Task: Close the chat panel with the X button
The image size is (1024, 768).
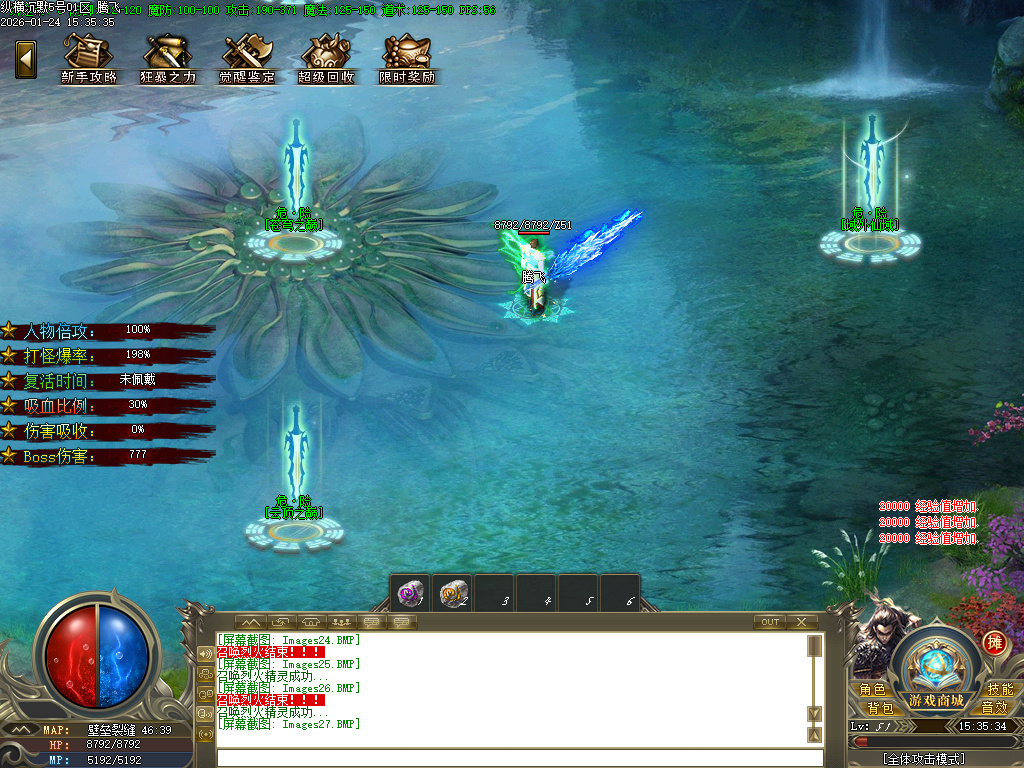Action: 802,622
